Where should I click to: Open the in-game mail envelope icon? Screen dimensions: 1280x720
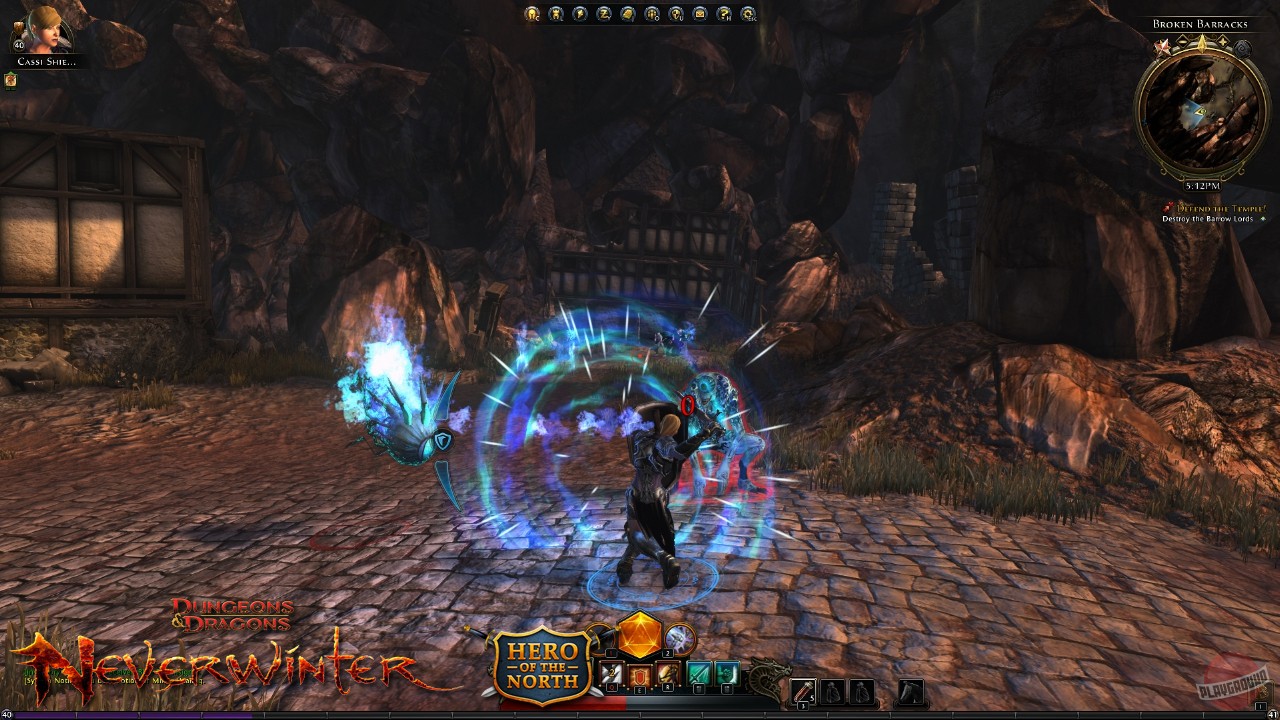pos(699,15)
